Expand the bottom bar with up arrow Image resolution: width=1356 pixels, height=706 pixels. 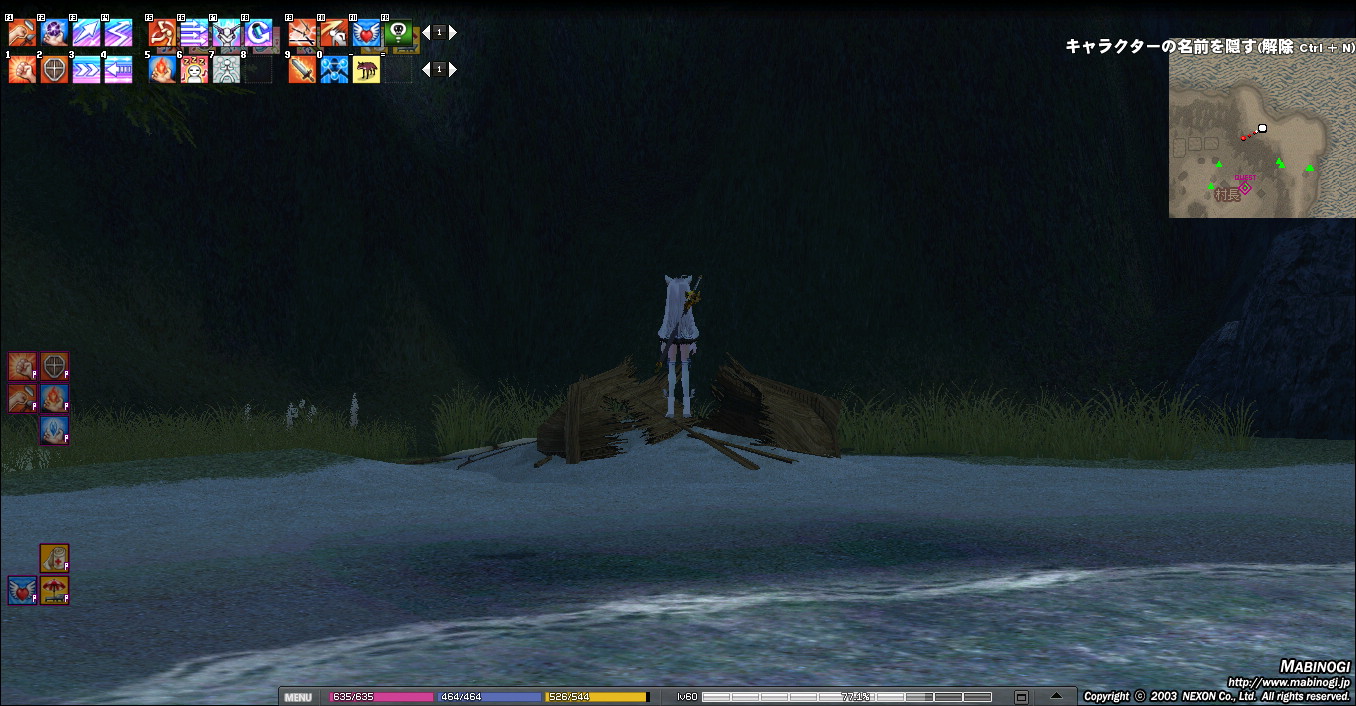click(x=1056, y=696)
